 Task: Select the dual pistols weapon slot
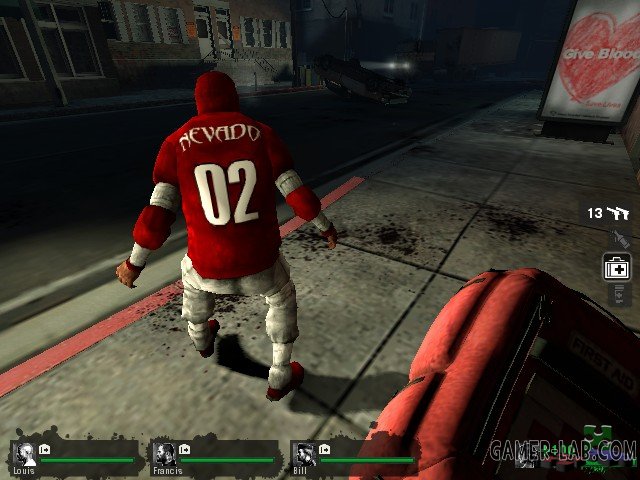pyautogui.click(x=619, y=213)
